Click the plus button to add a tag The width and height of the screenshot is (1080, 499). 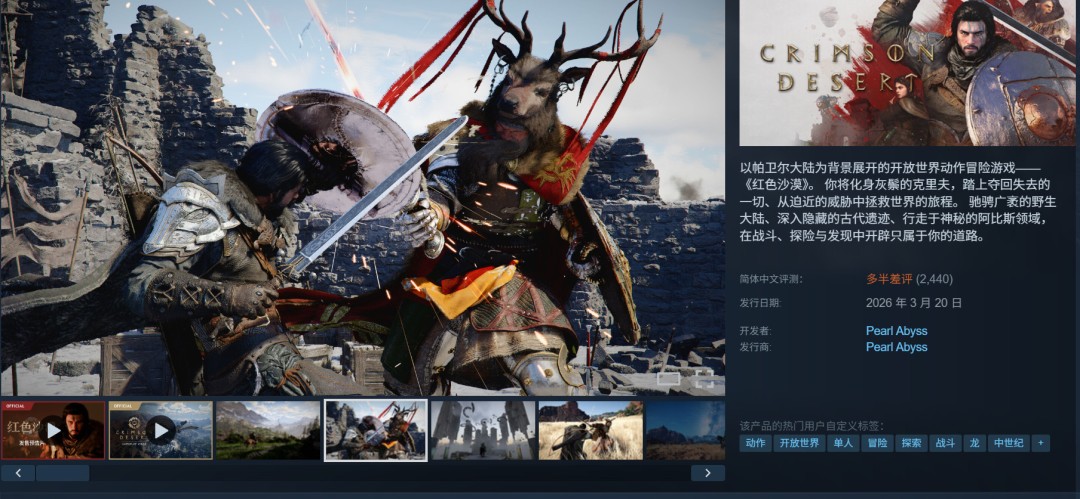pyautogui.click(x=1041, y=443)
